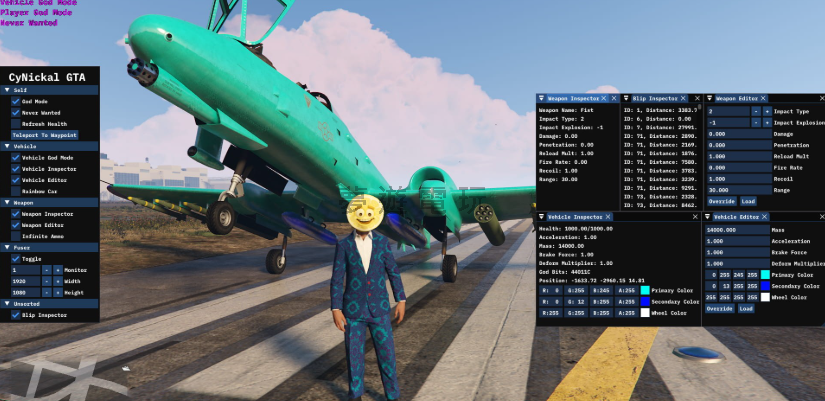Click the Width input field

(x=24, y=281)
